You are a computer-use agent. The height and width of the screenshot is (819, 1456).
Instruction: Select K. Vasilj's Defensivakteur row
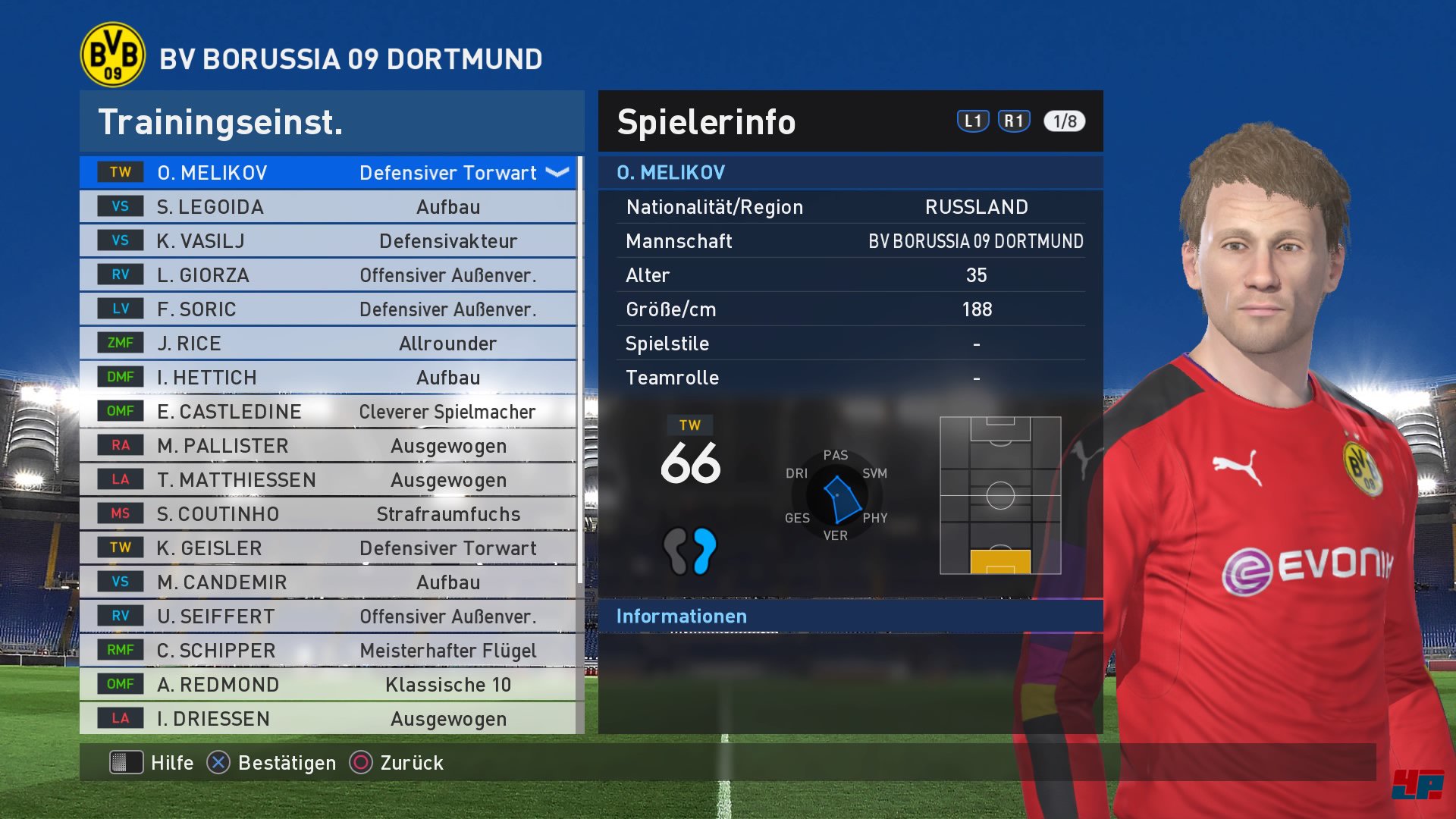tap(326, 241)
